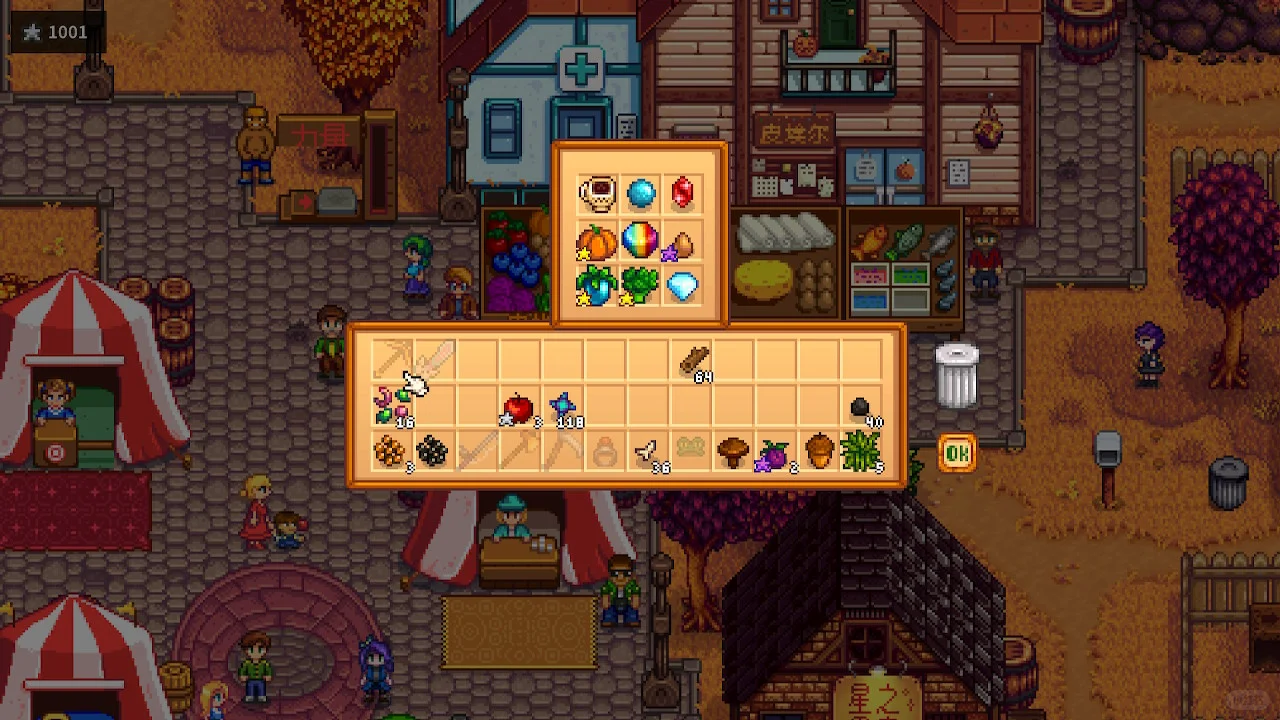Pick the blackberry in the inventory
1280x720 pixels.
coord(432,452)
